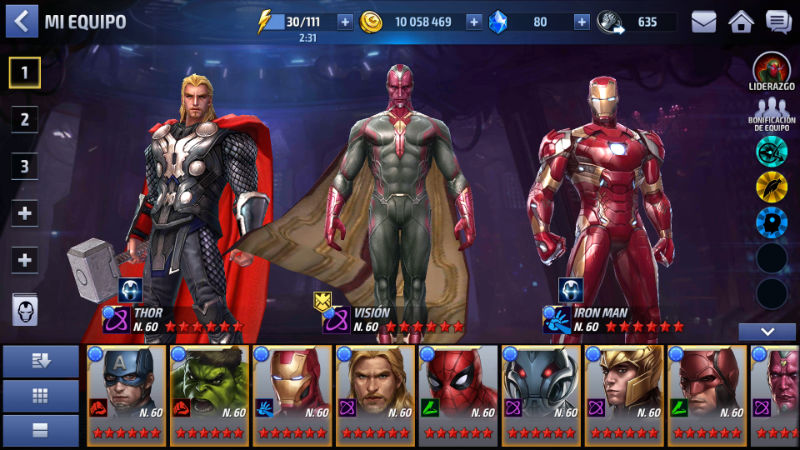The image size is (800, 450).
Task: Open the hero sort options
Action: point(41,361)
